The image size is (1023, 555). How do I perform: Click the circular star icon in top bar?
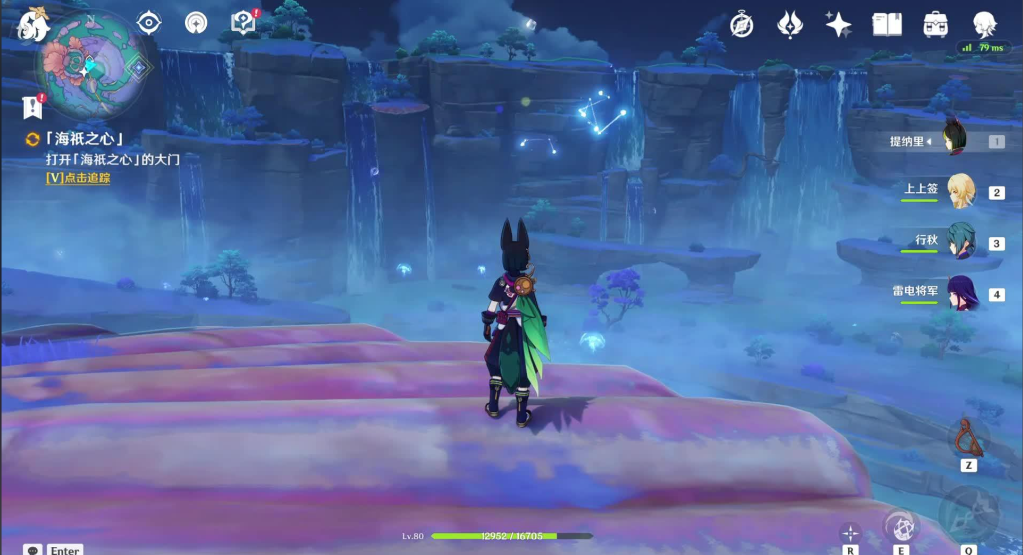[x=196, y=22]
